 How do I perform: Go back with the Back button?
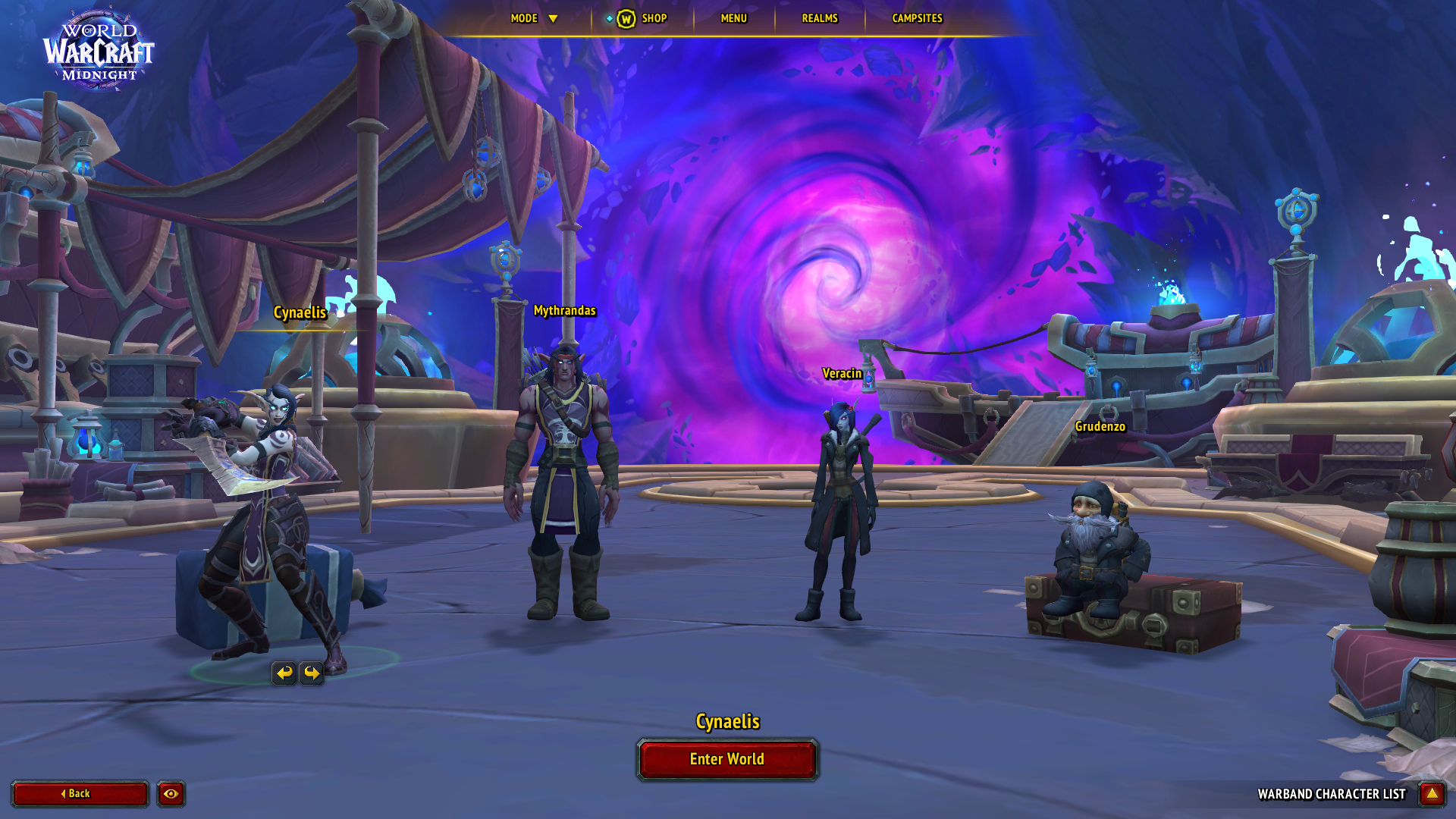pos(80,794)
